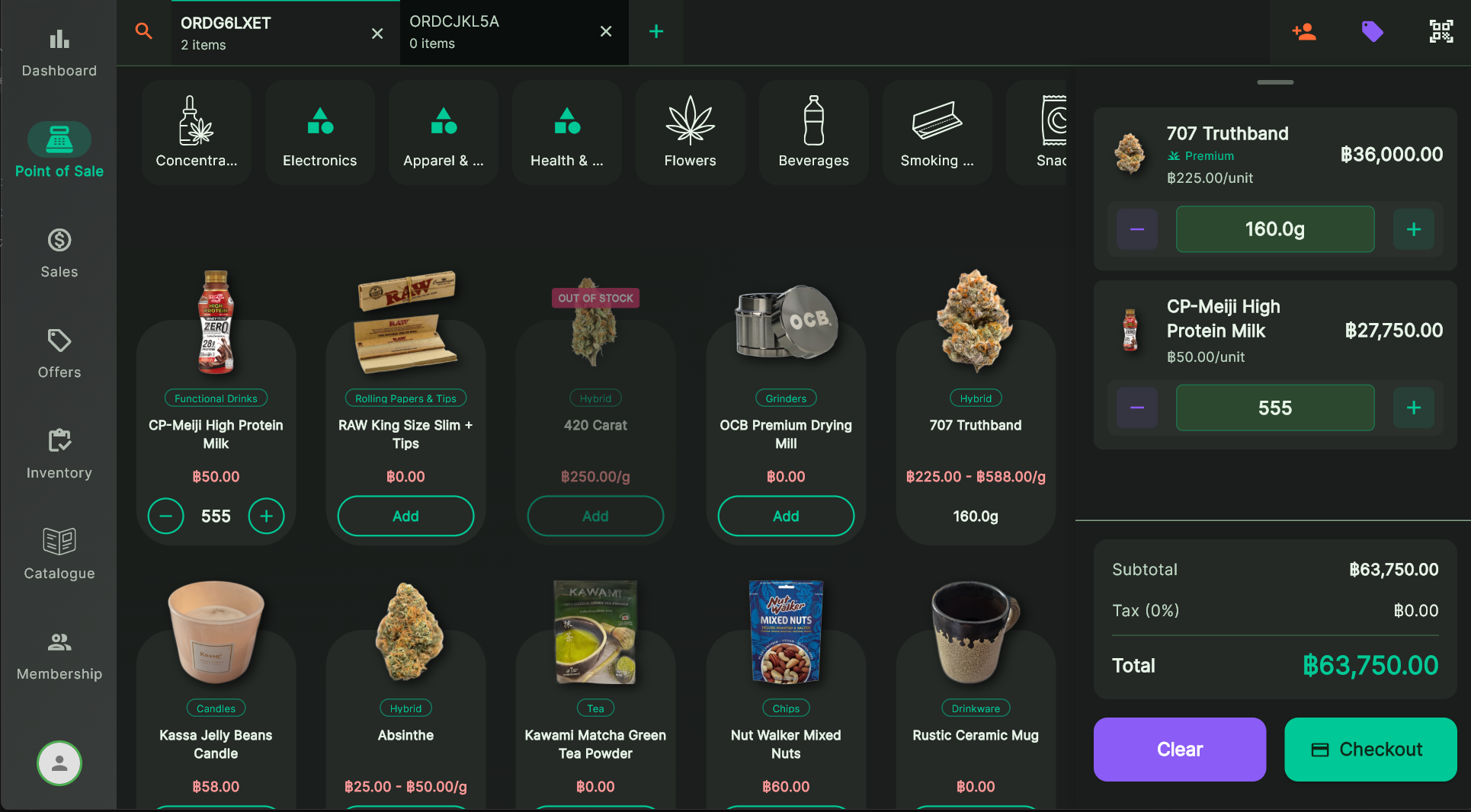Open the Catalogue section
Image resolution: width=1471 pixels, height=812 pixels.
[x=59, y=553]
